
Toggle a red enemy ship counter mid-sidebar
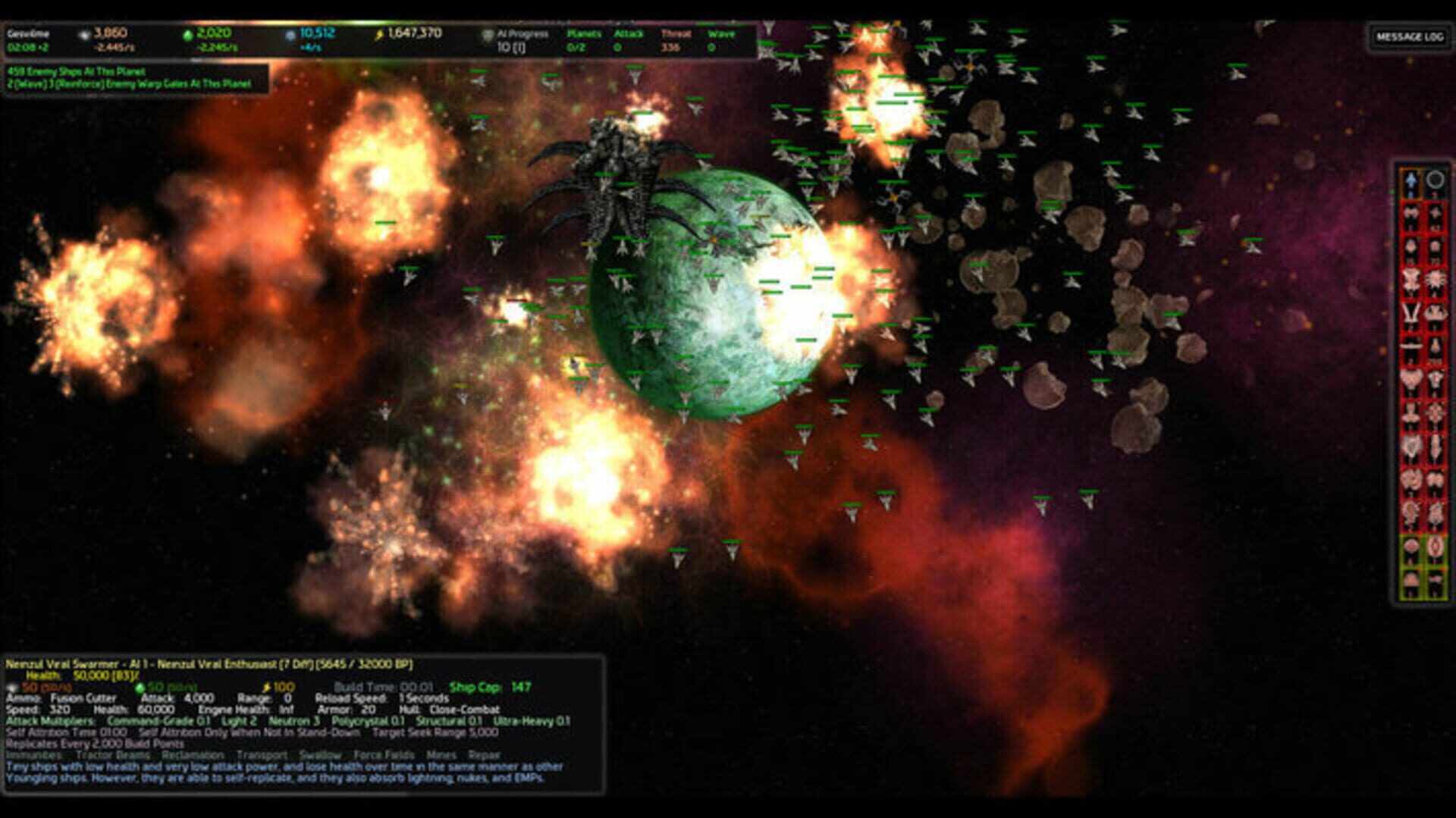click(x=1410, y=379)
